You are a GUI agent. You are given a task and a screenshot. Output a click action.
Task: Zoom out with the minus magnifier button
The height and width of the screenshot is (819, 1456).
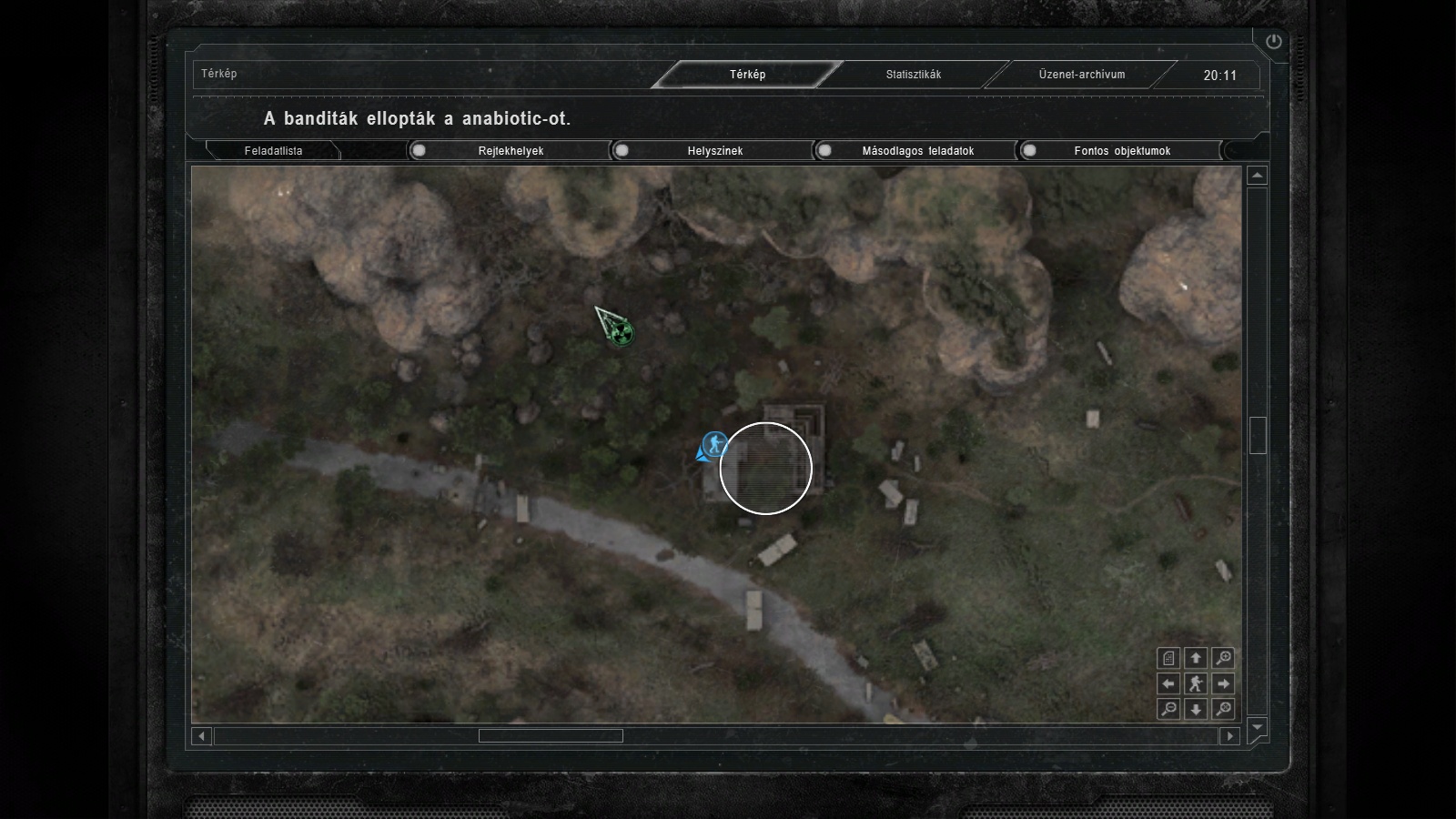coord(1168,709)
